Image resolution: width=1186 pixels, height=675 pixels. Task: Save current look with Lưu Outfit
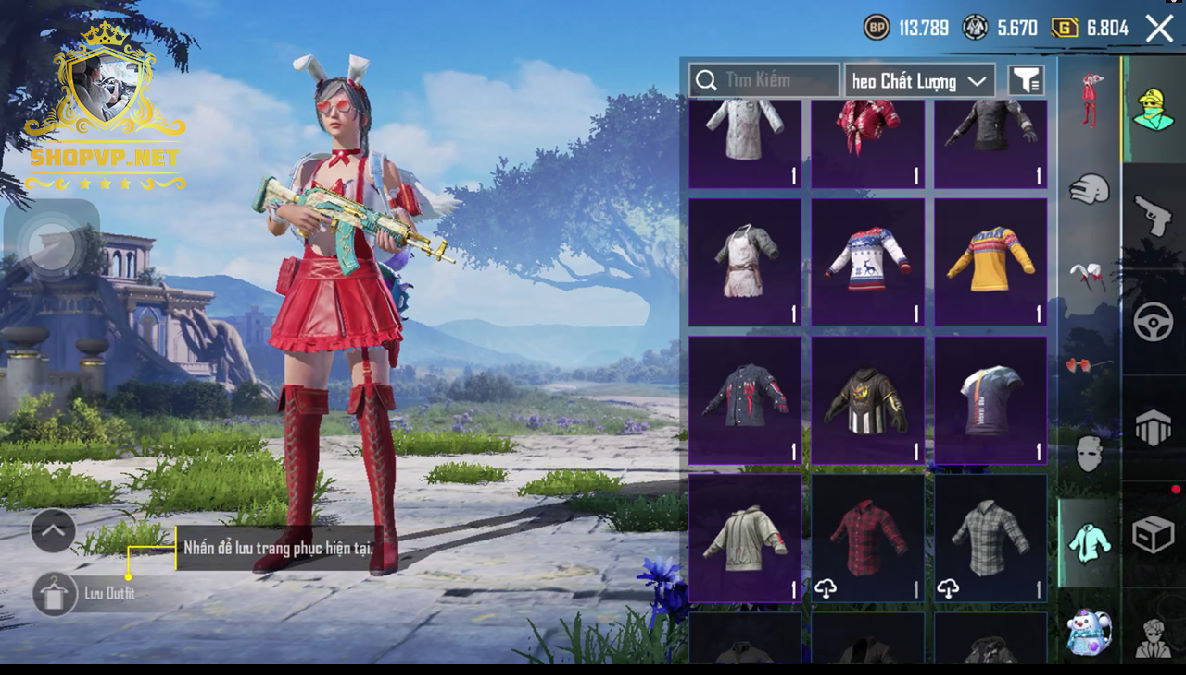tap(54, 594)
